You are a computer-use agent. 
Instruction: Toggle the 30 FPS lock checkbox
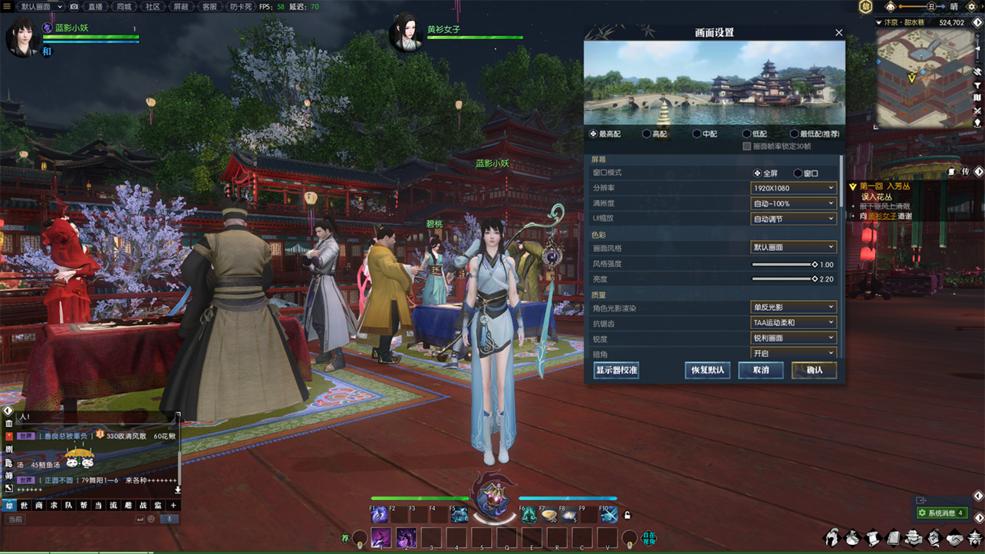click(x=747, y=146)
